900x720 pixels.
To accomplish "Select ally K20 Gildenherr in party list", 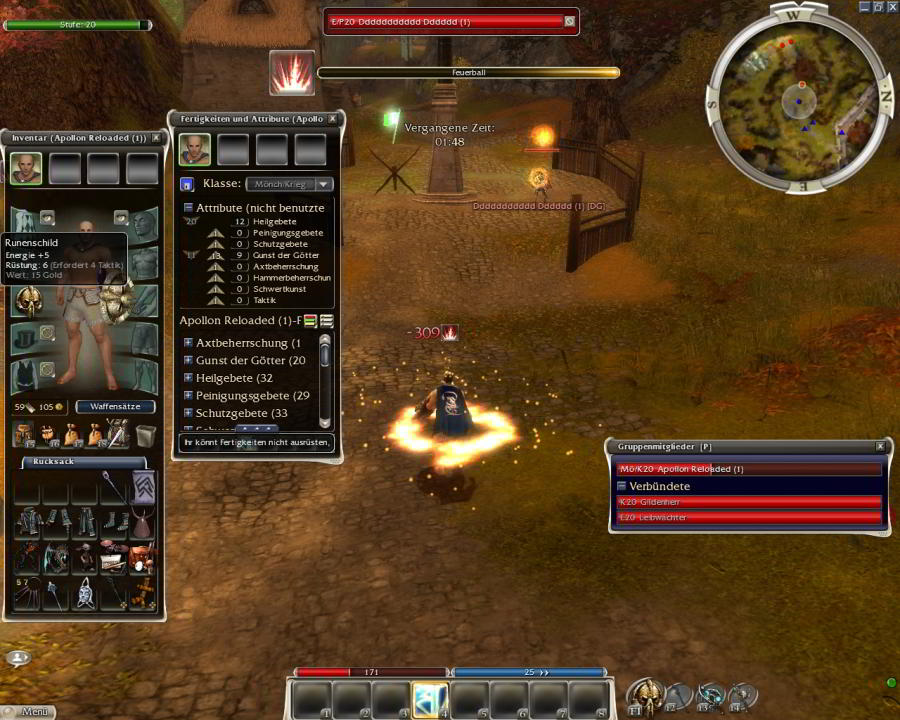I will coord(750,502).
